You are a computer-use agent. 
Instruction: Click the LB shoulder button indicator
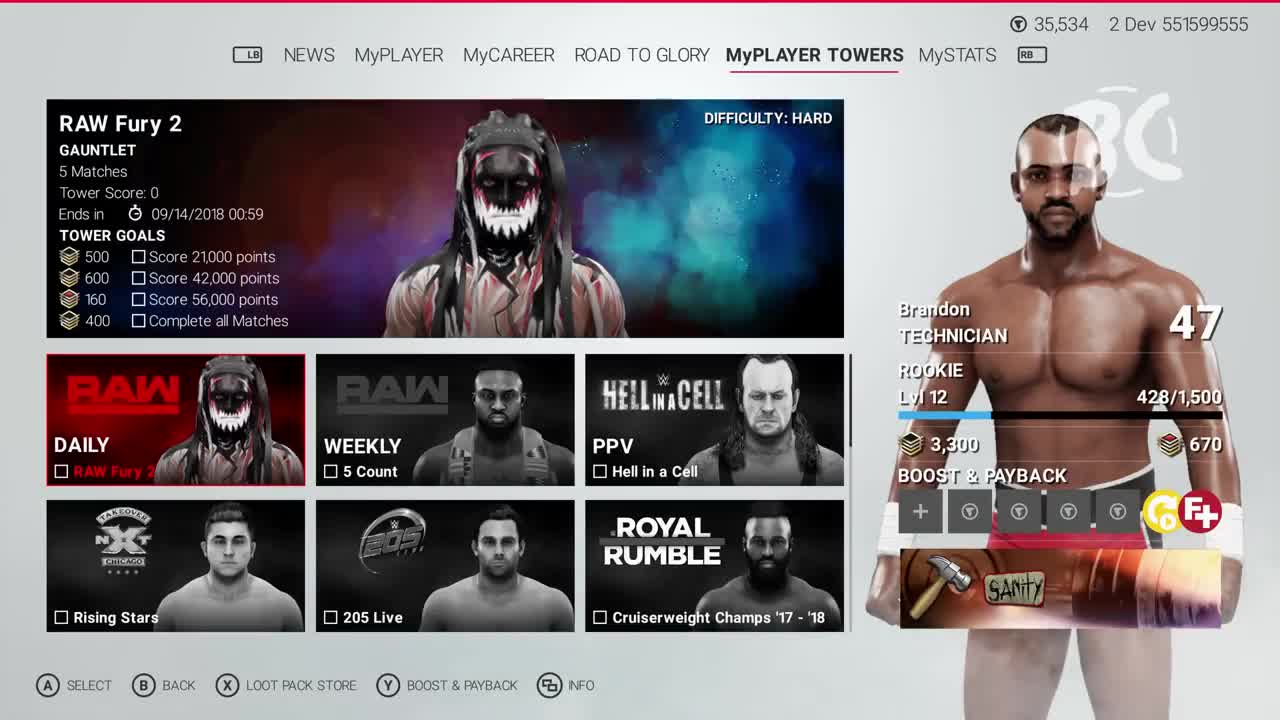(x=247, y=55)
